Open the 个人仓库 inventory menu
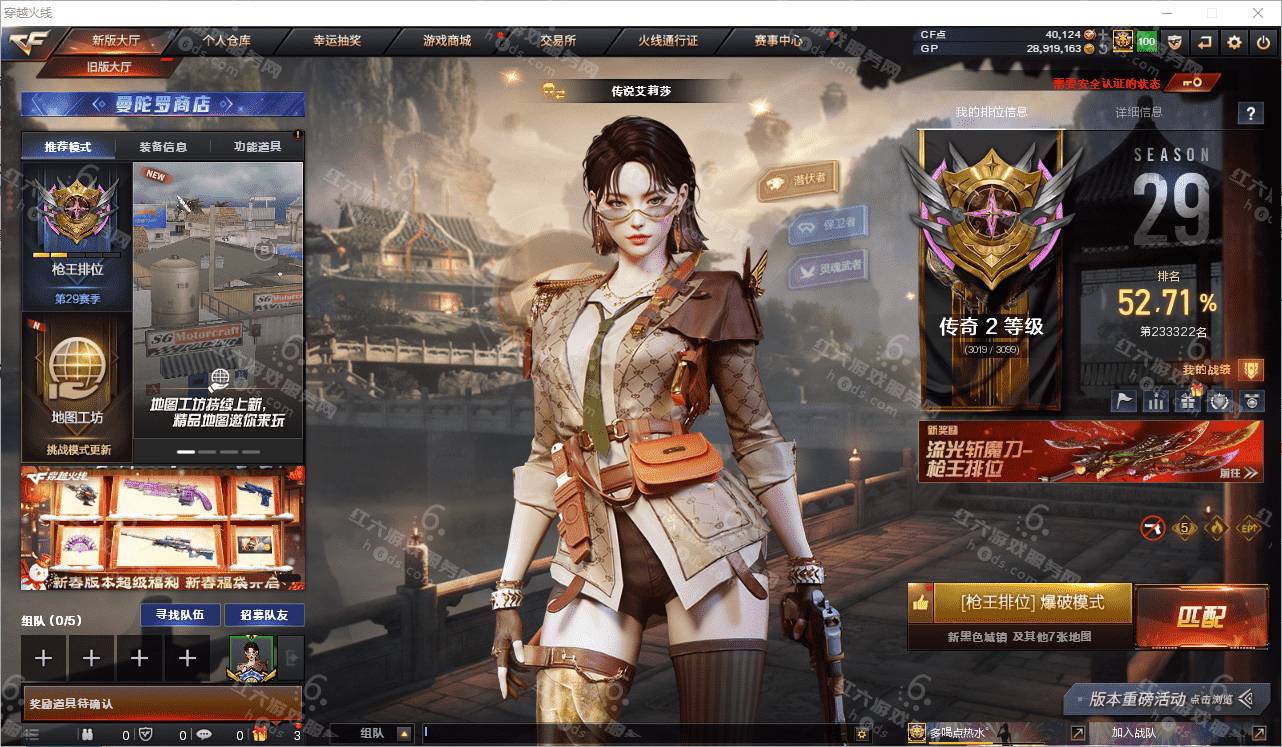 pos(227,41)
